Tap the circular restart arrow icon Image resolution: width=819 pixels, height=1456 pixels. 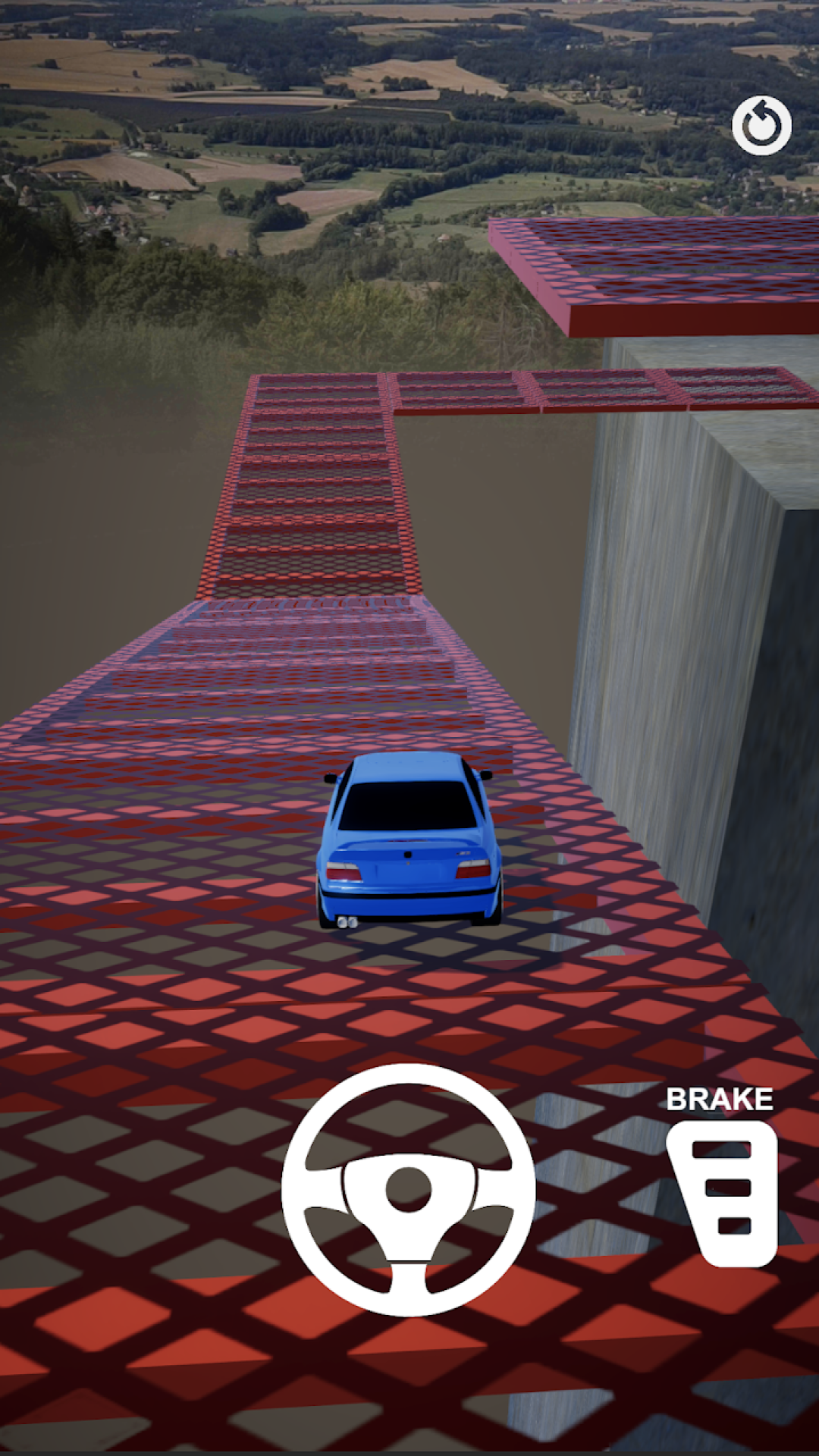click(761, 125)
